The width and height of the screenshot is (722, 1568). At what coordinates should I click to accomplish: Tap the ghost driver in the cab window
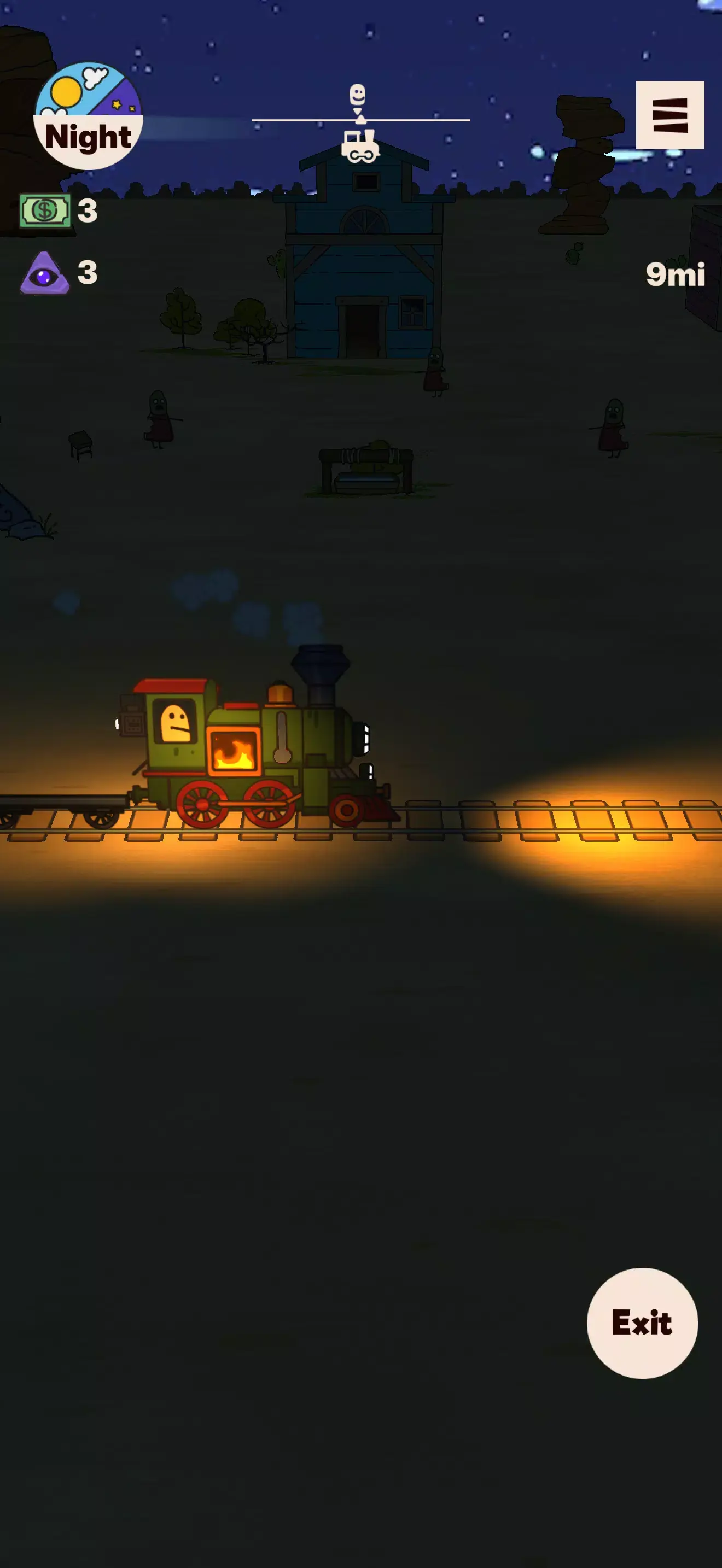tap(177, 724)
